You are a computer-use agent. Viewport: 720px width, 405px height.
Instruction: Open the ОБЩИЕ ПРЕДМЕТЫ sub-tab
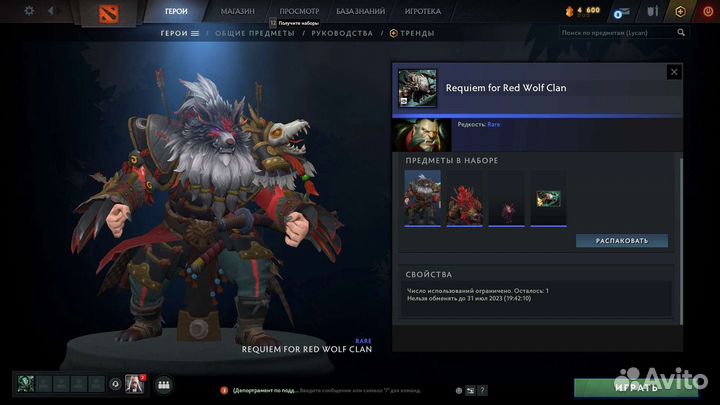(x=254, y=33)
